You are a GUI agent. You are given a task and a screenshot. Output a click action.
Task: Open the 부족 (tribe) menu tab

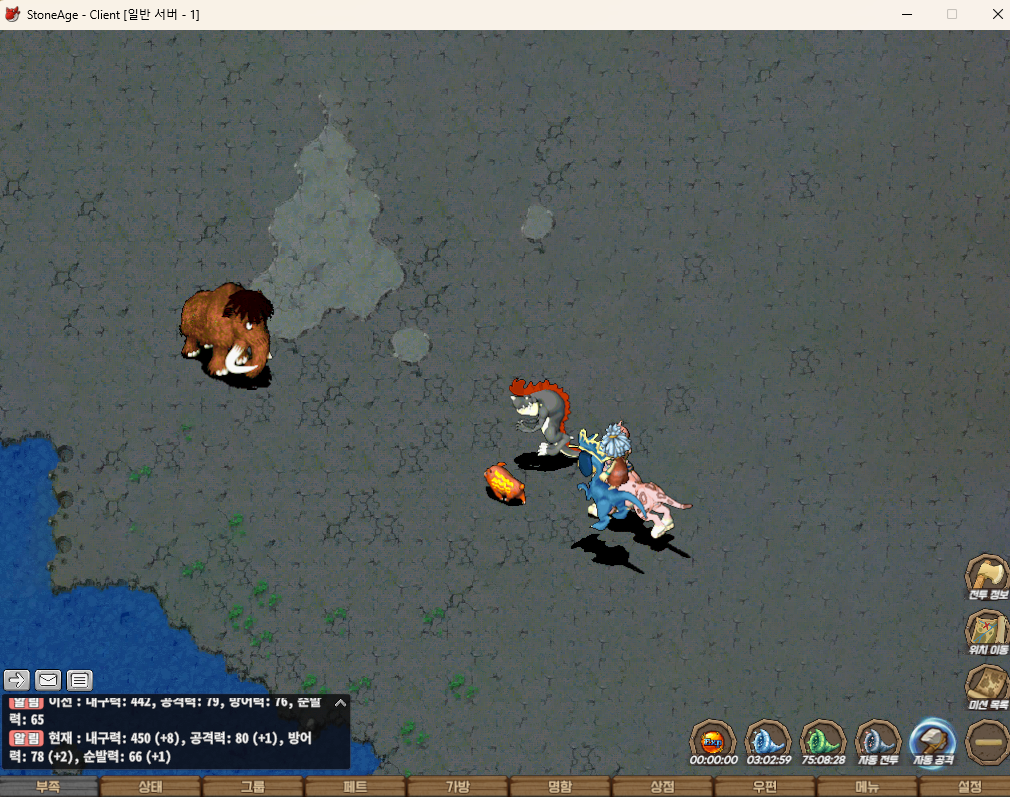(x=48, y=787)
